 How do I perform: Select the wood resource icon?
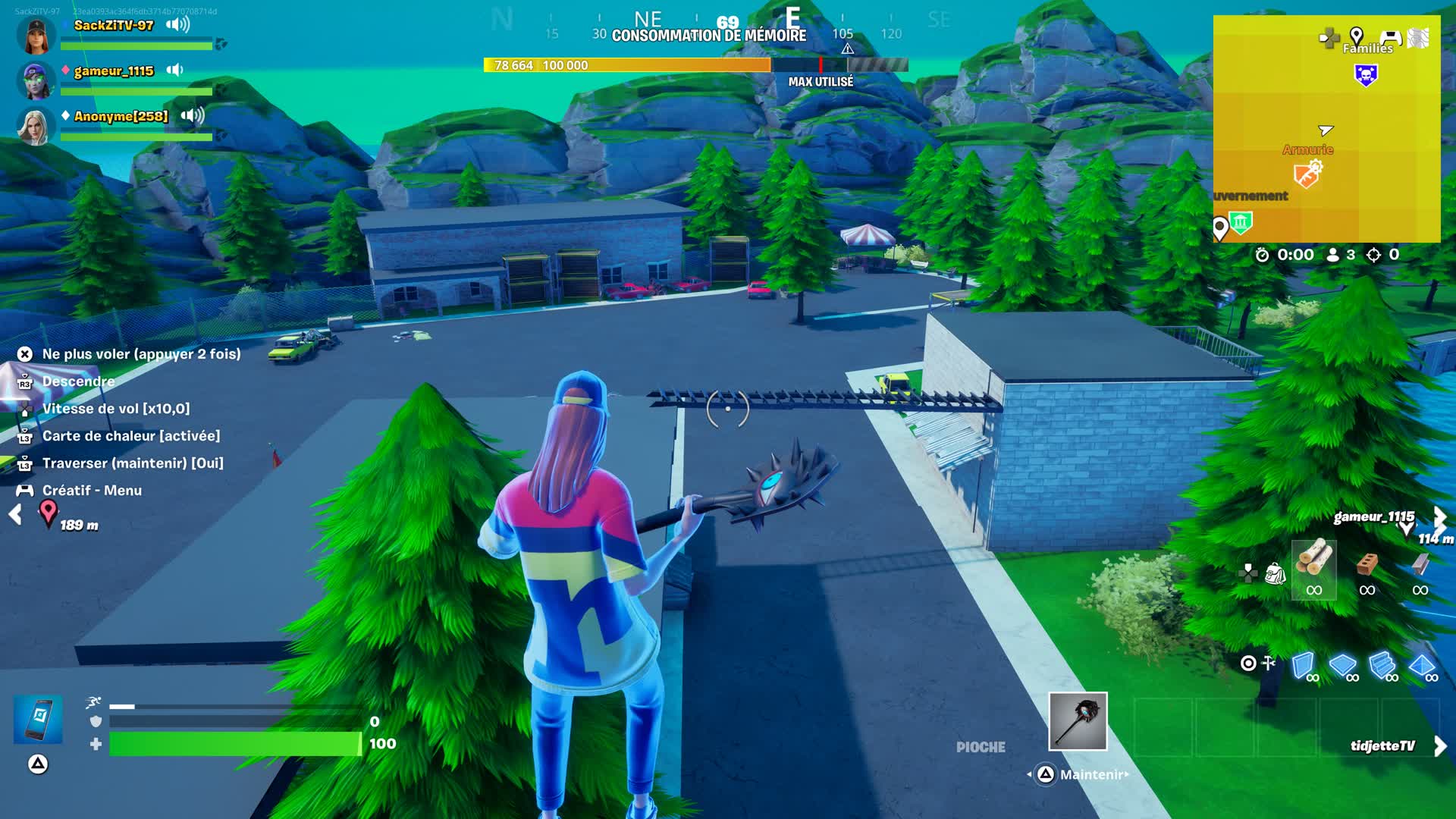pos(1314,563)
